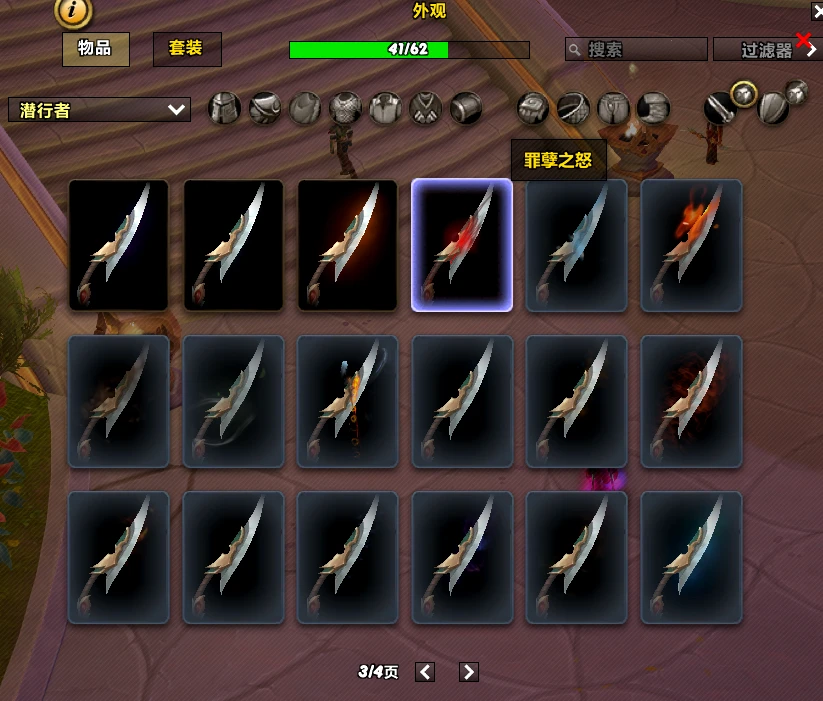Switch to the 套装 sets tab
This screenshot has width=823, height=701.
tap(187, 48)
